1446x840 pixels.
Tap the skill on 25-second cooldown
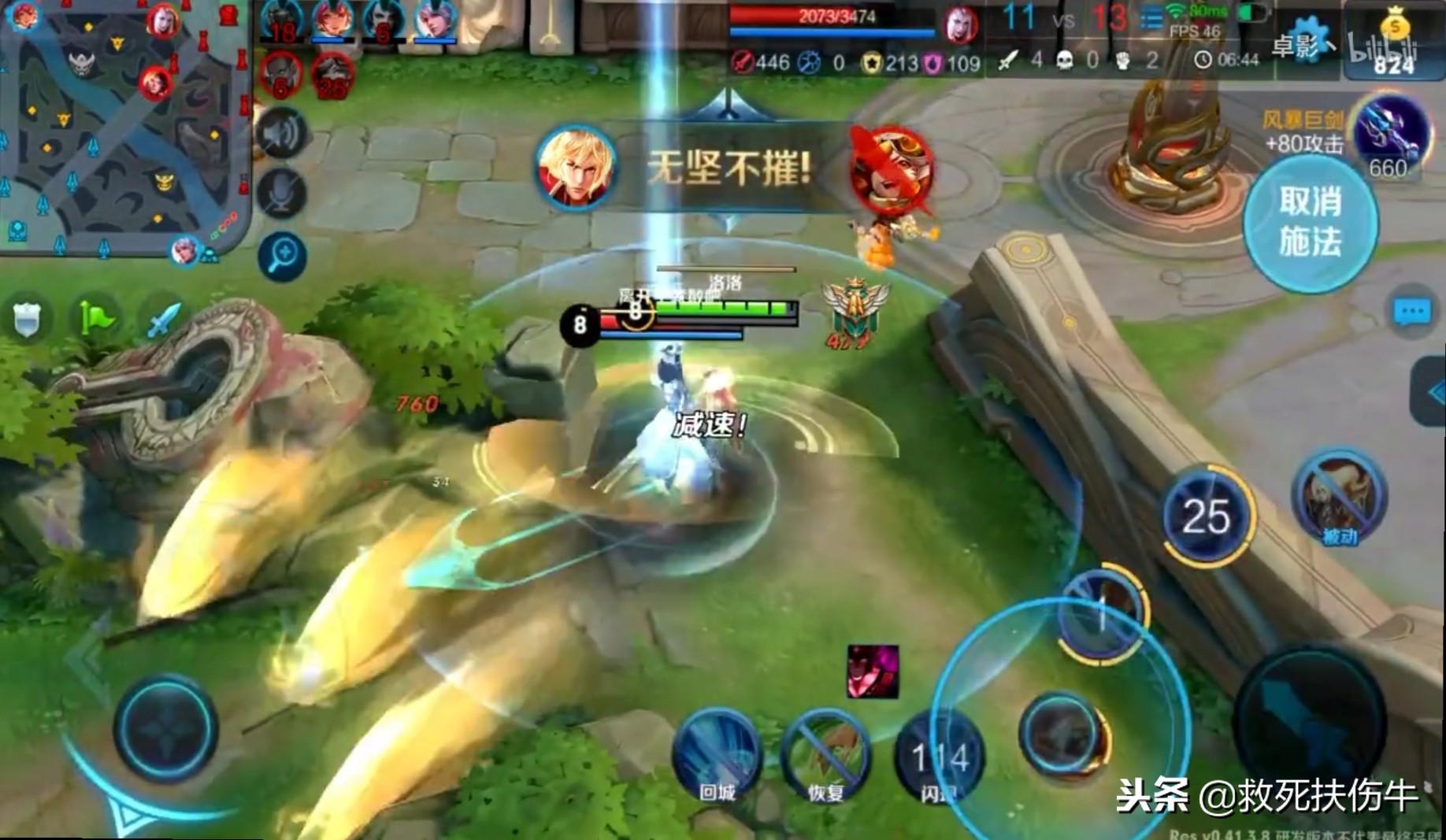click(x=1206, y=517)
